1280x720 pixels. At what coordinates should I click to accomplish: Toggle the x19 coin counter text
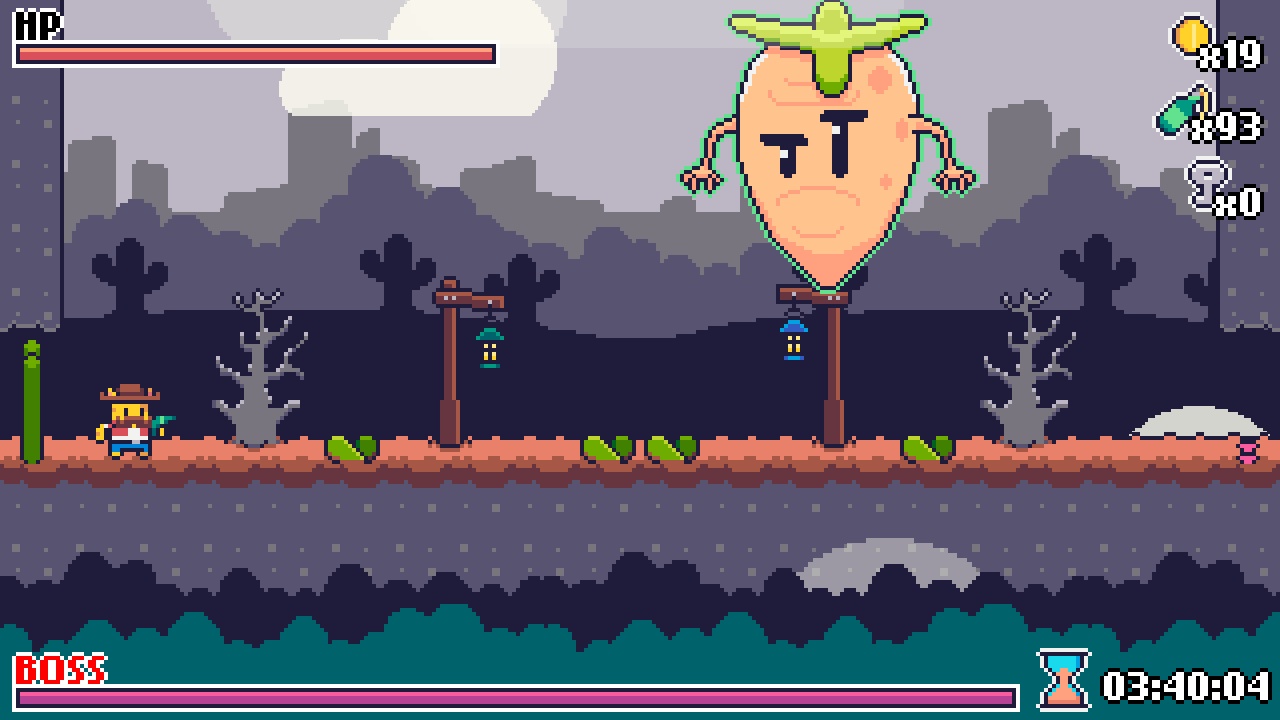(1228, 55)
